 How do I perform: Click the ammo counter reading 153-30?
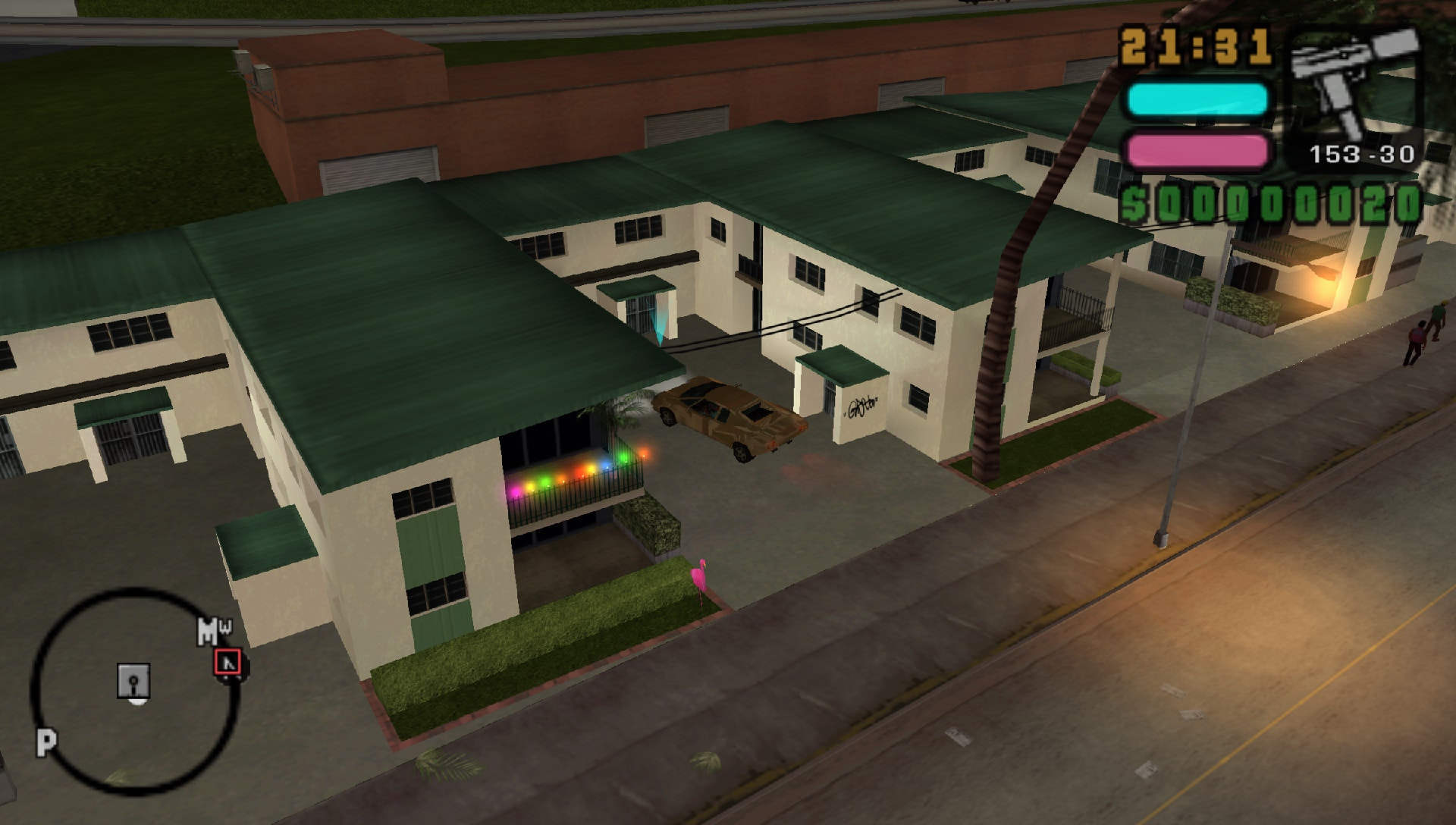point(1361,155)
